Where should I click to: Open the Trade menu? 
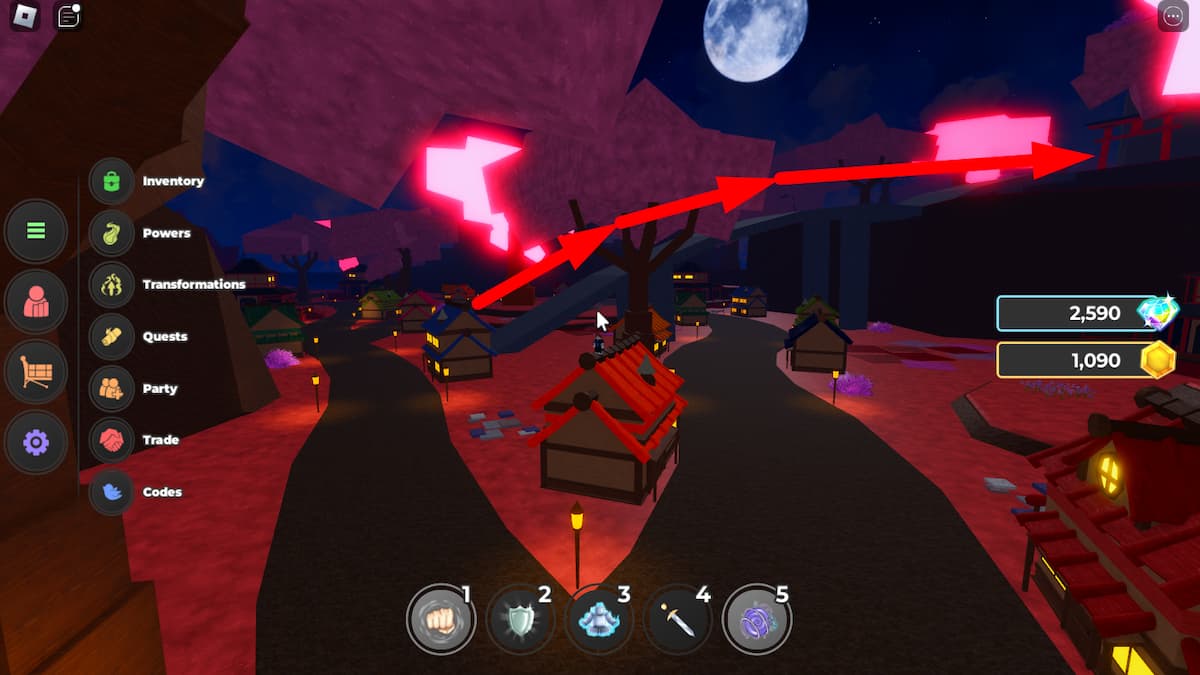point(111,440)
